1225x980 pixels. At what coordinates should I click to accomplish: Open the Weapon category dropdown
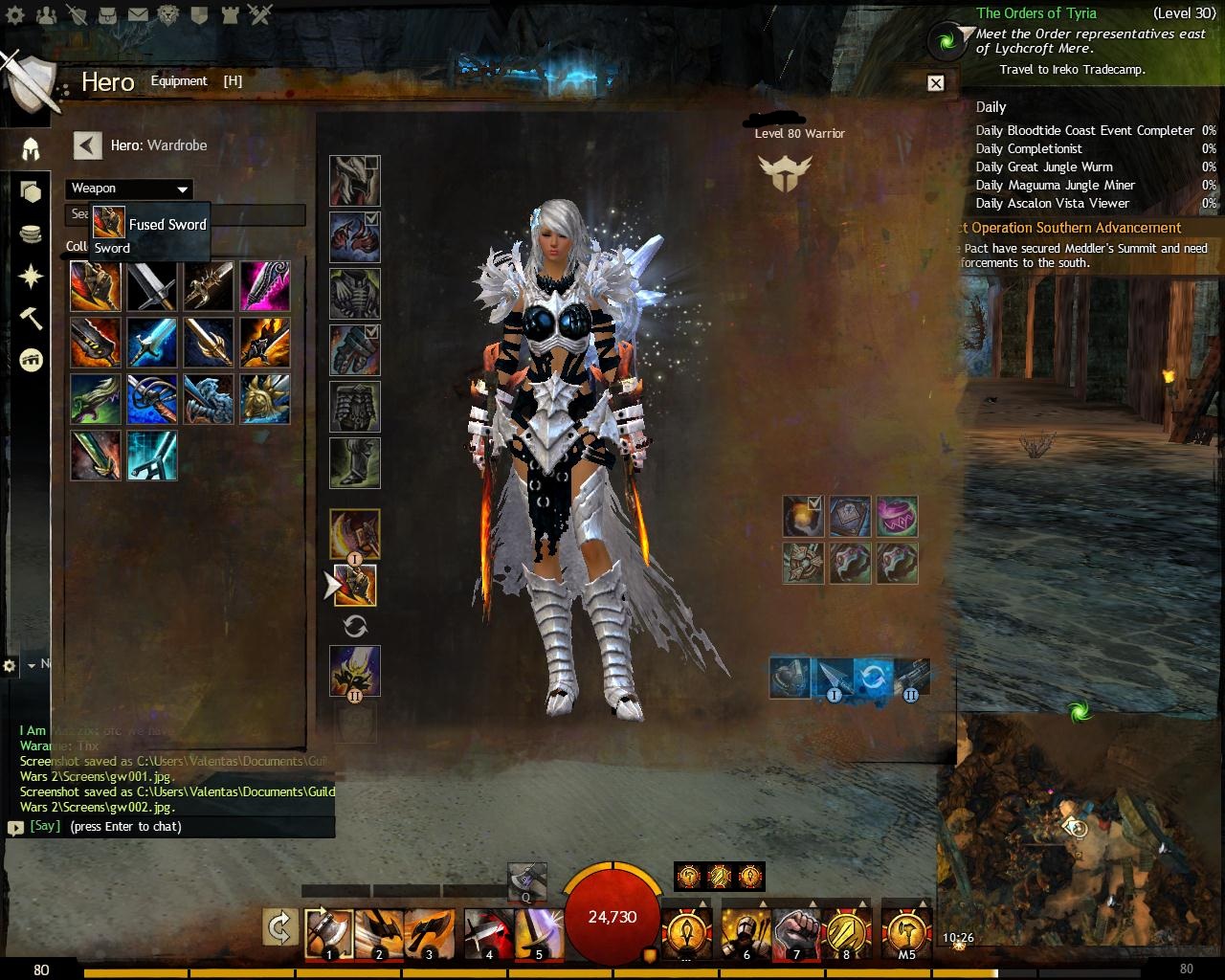coord(129,189)
